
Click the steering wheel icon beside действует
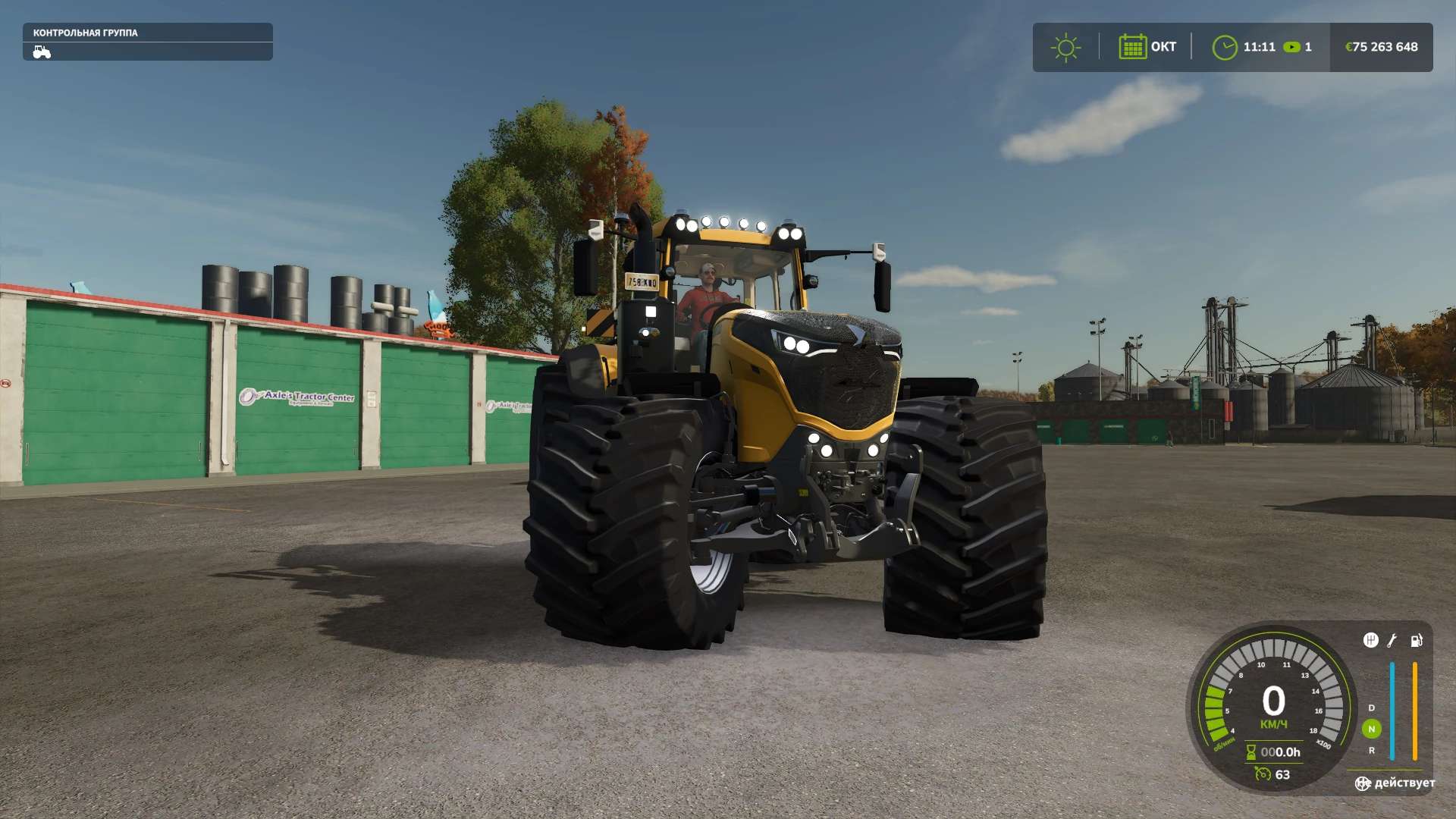(1363, 783)
